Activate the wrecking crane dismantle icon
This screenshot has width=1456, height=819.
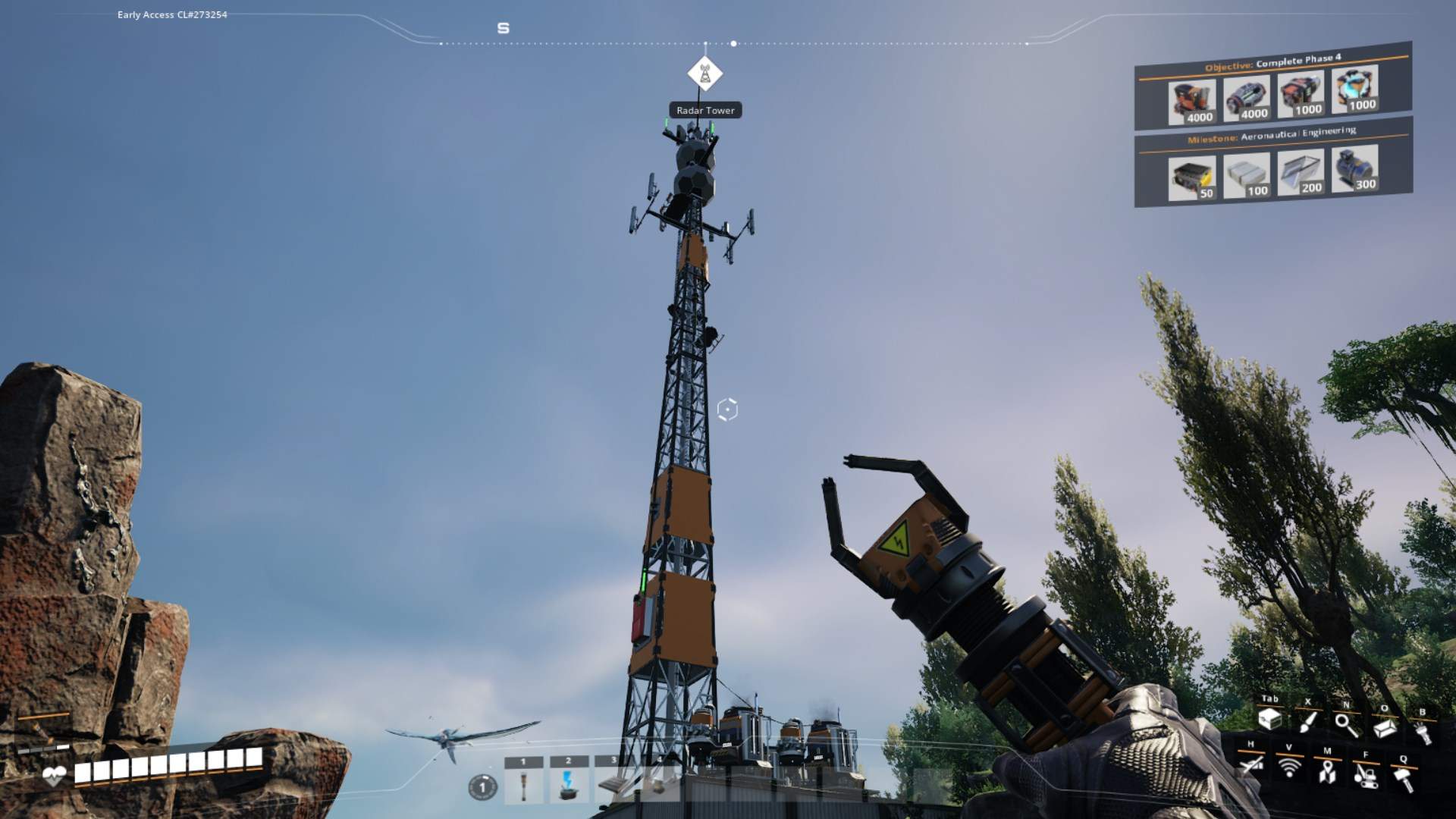(x=1365, y=775)
